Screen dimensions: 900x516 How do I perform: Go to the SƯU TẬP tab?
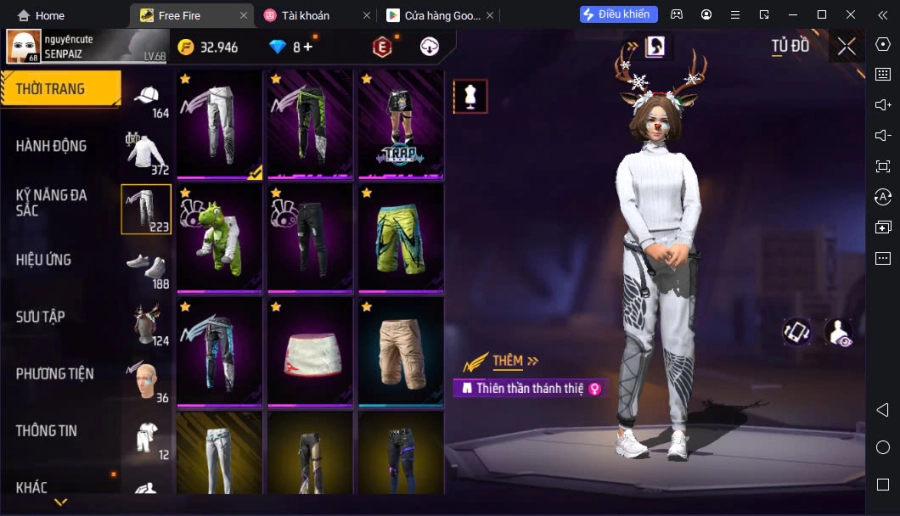pos(41,317)
